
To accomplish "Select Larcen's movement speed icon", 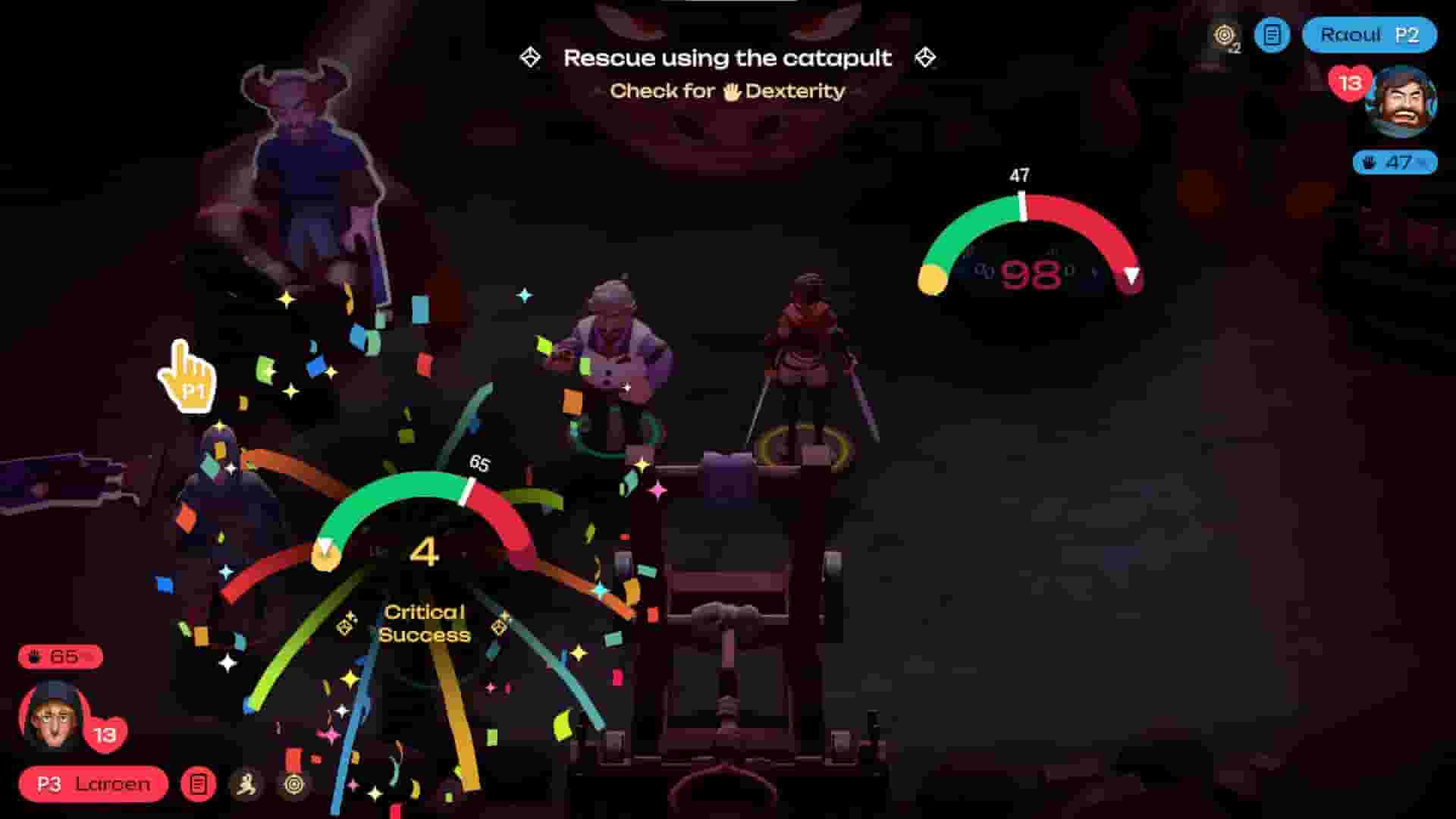I will coord(246,785).
